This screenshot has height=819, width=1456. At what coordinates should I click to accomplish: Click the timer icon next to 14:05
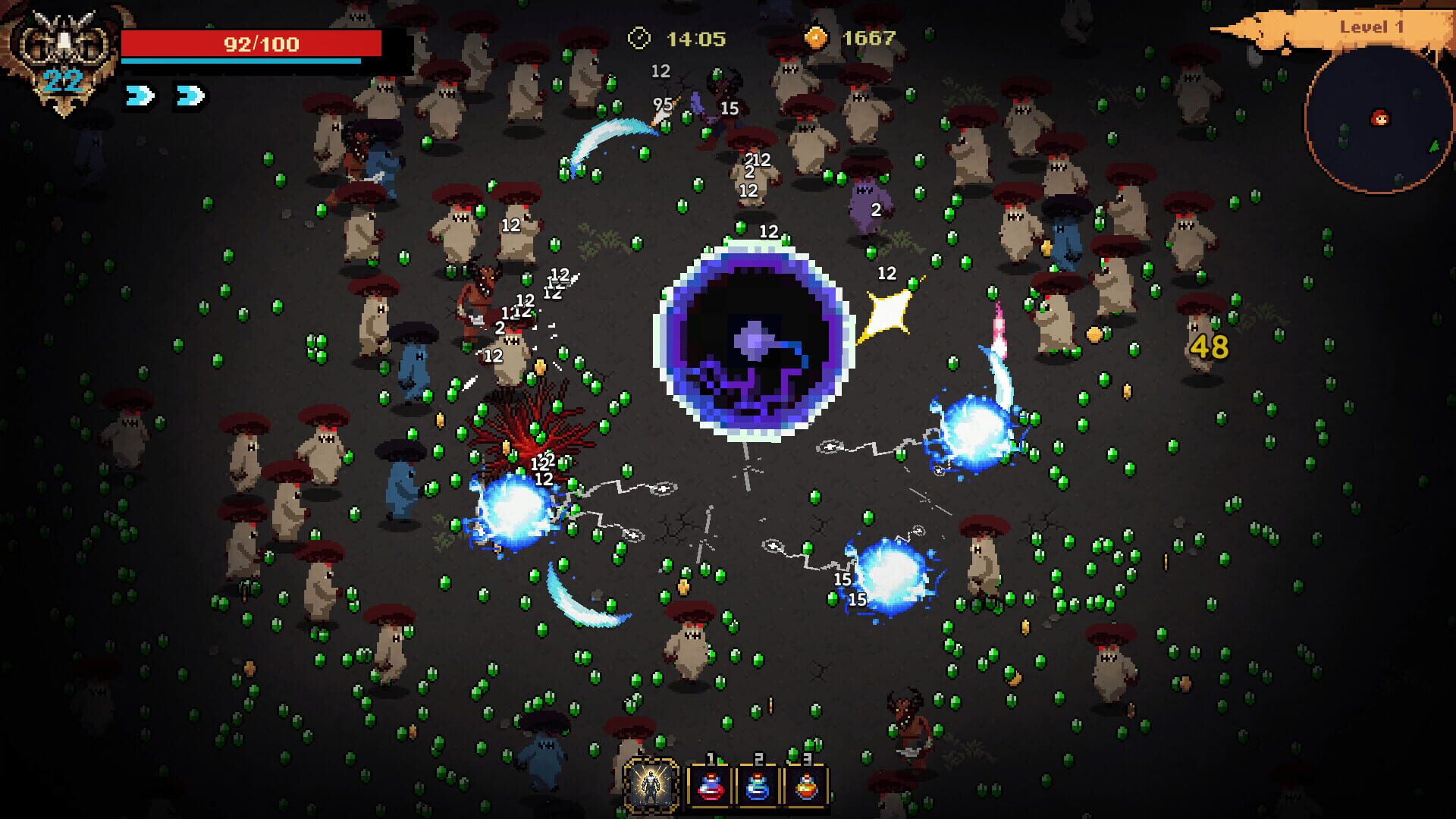click(641, 36)
